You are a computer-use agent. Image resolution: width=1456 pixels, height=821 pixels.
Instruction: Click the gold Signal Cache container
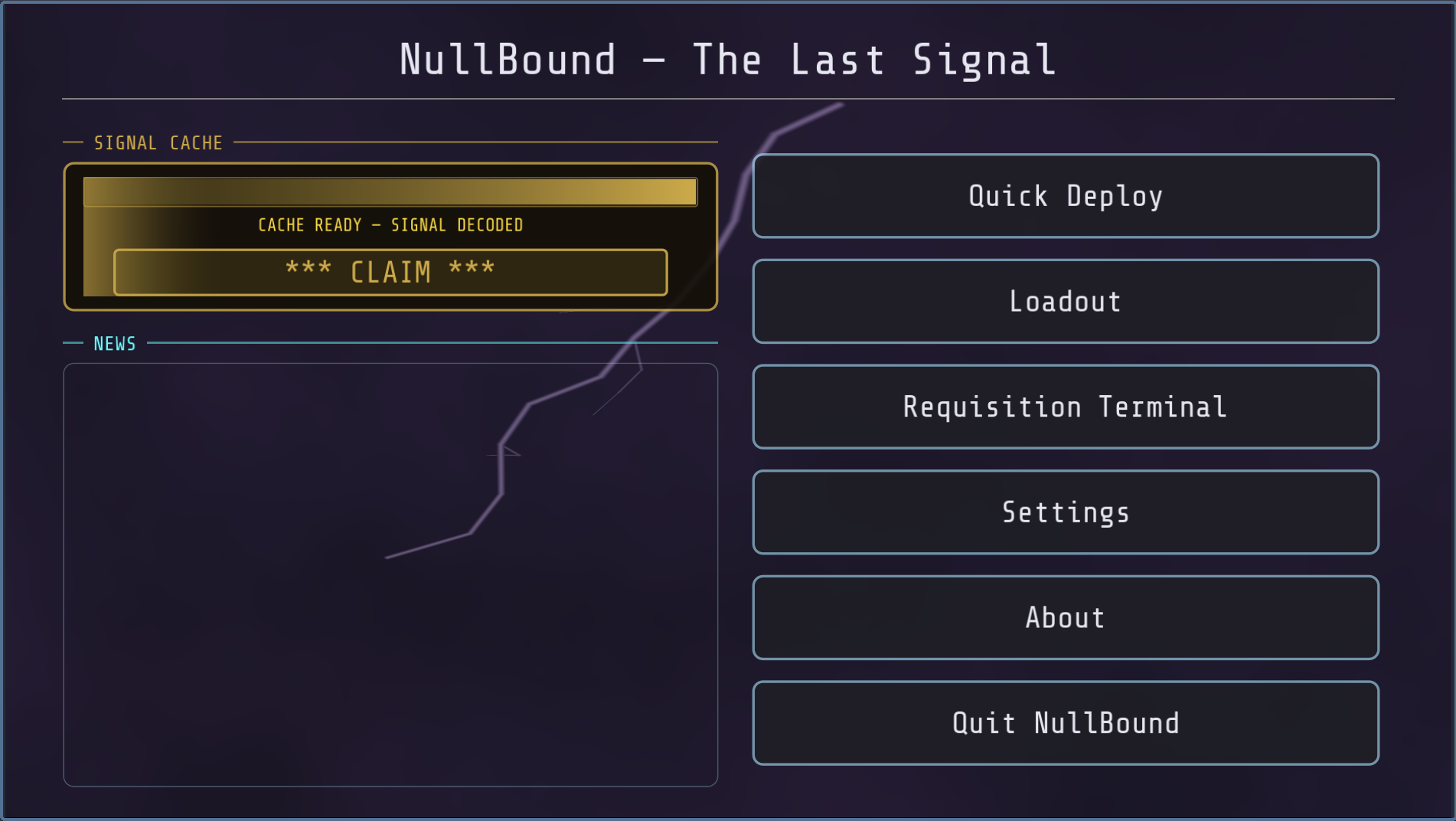point(390,234)
